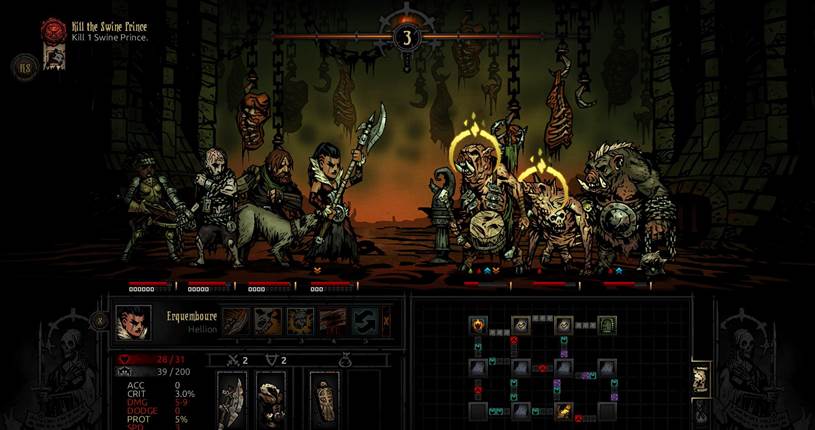Inspect the equipped glaive weapon slot
This screenshot has width=815, height=430.
(233, 400)
